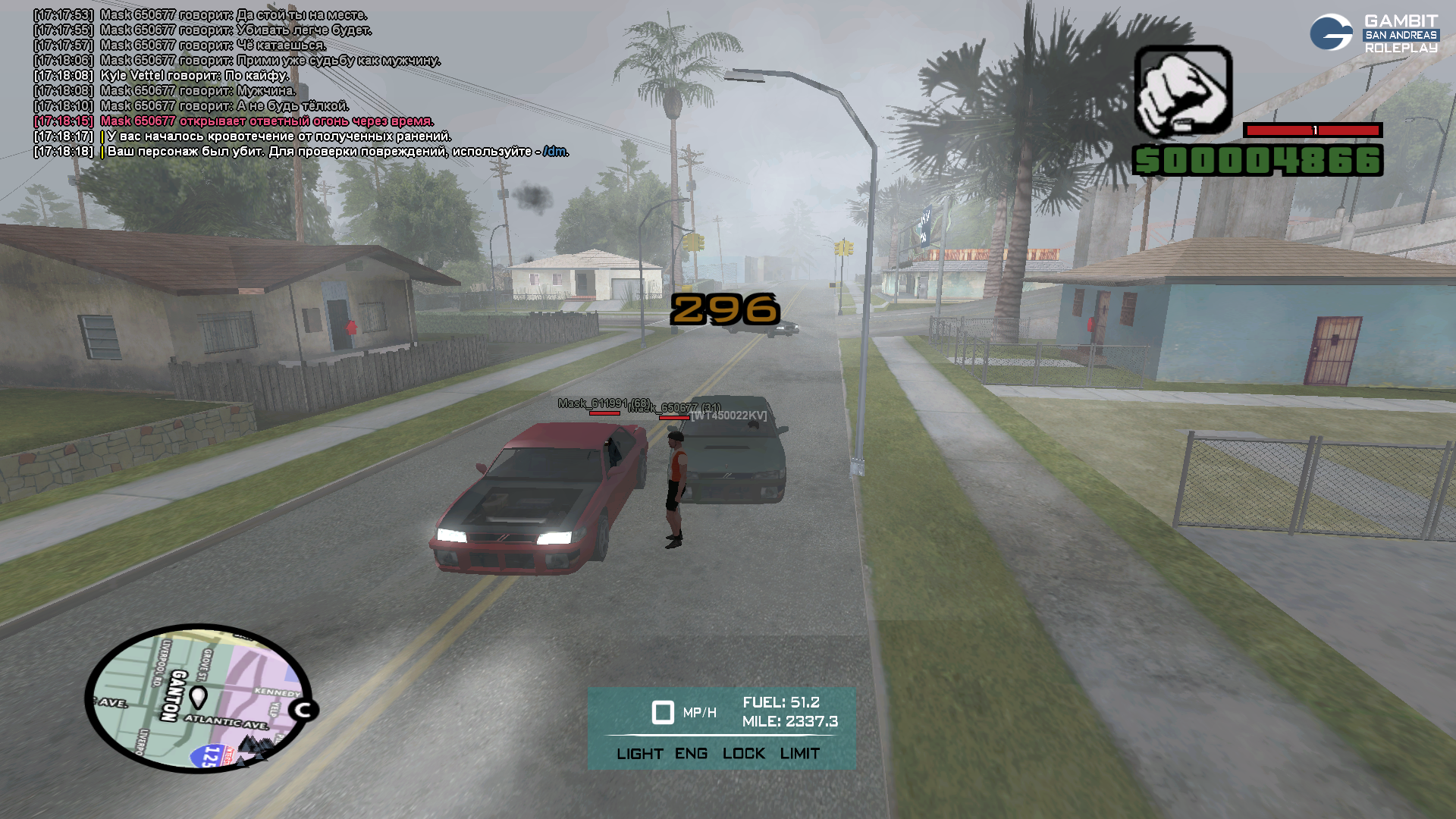1456x819 pixels.
Task: Select the white player marker on the minimap
Action: 198,696
